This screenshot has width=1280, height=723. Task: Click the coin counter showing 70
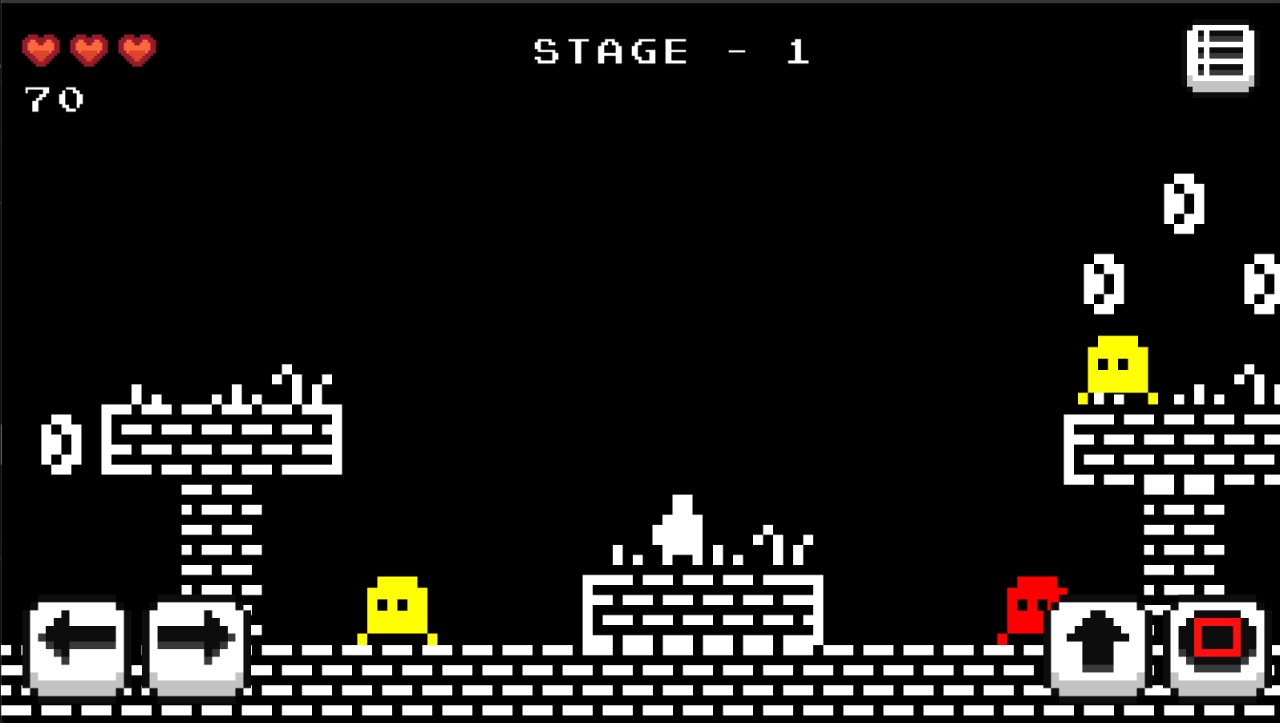55,99
